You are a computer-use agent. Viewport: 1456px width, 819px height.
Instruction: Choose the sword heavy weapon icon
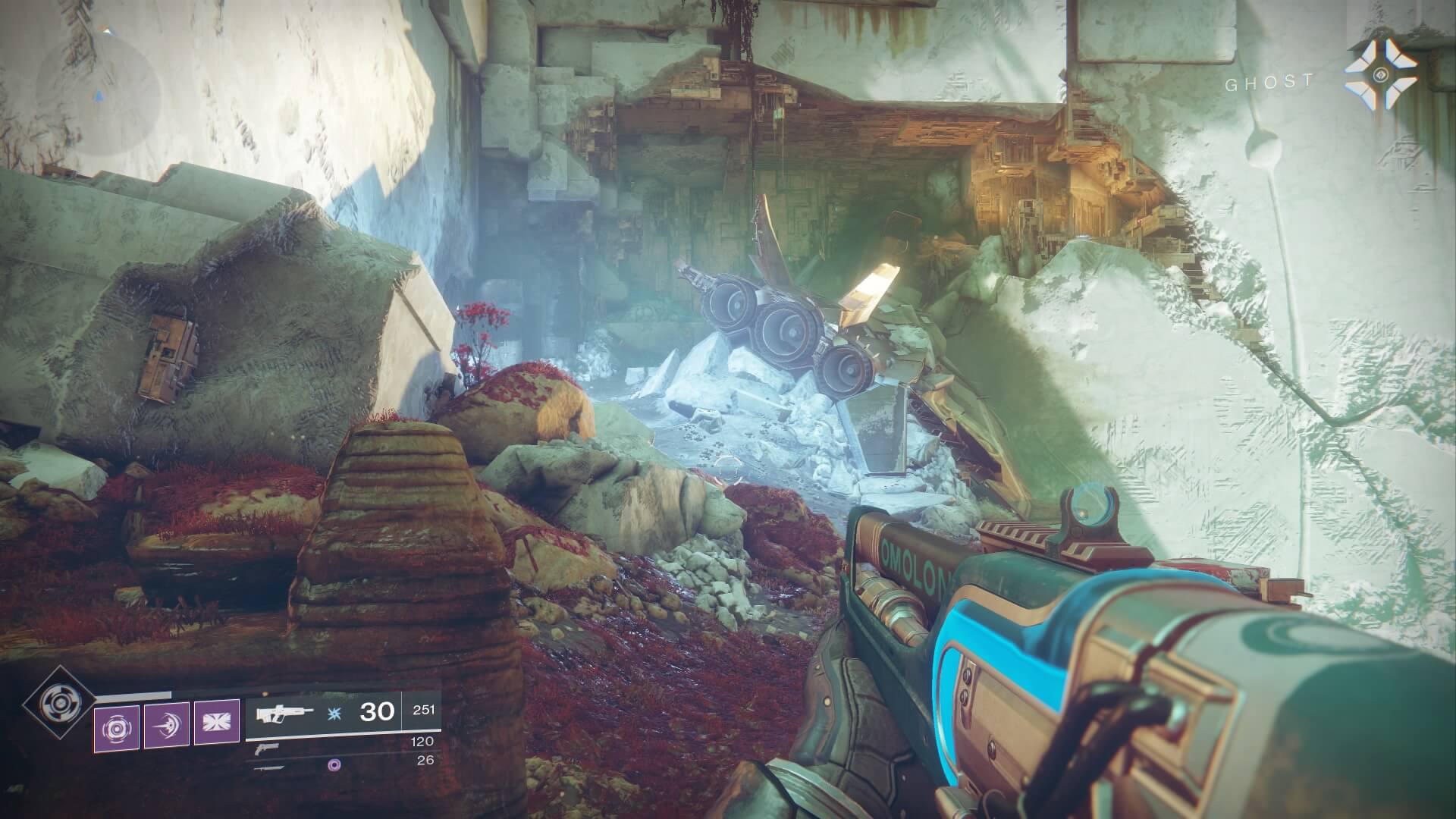[x=270, y=767]
